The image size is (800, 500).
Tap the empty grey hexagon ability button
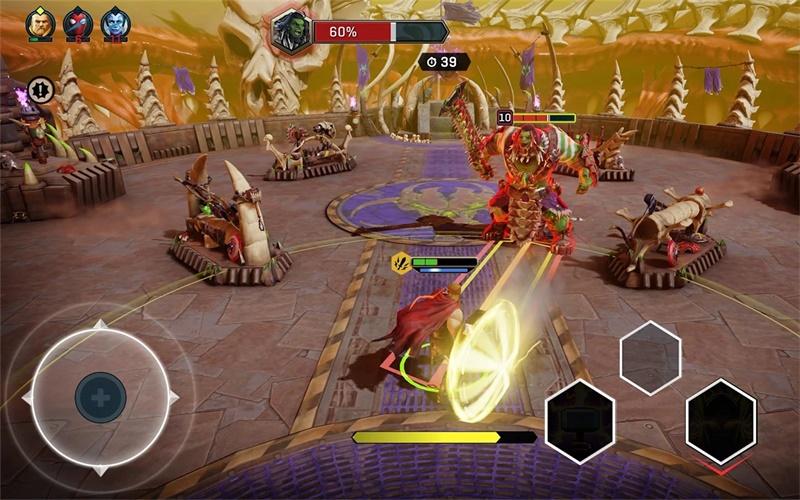pyautogui.click(x=650, y=357)
